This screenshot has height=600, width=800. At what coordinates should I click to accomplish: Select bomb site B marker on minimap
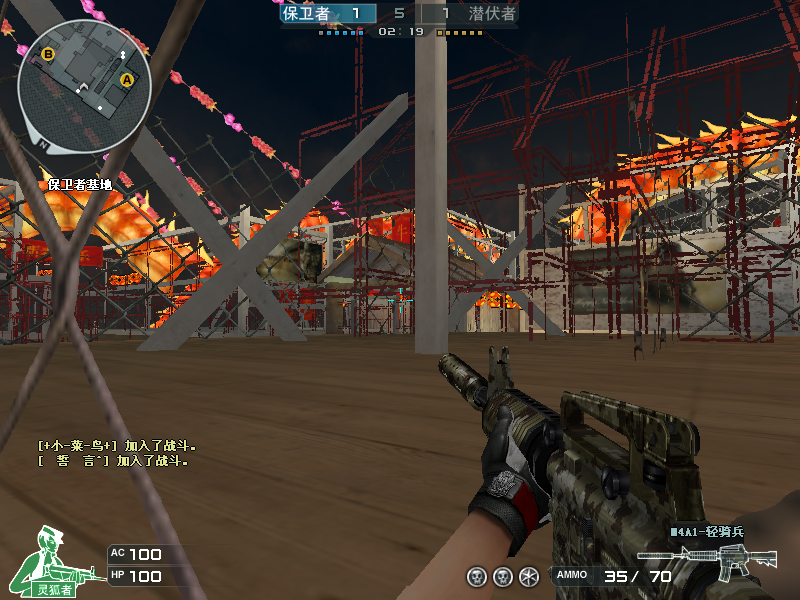pyautogui.click(x=48, y=54)
